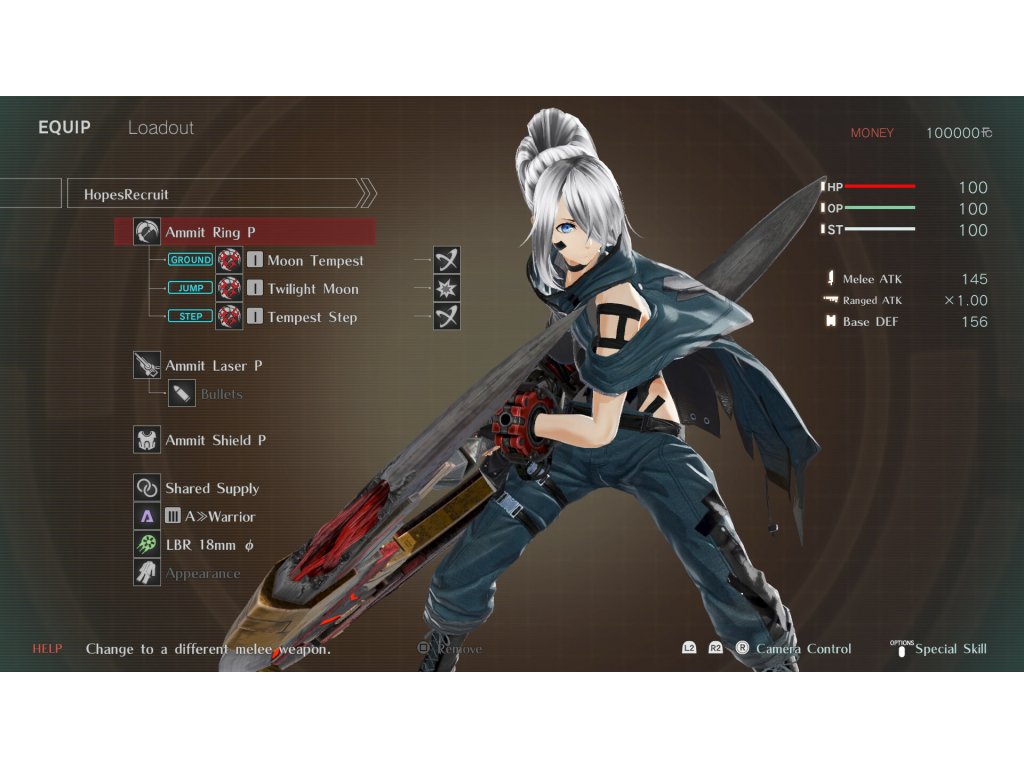Select the A≫Warrior skill entry

click(x=219, y=517)
